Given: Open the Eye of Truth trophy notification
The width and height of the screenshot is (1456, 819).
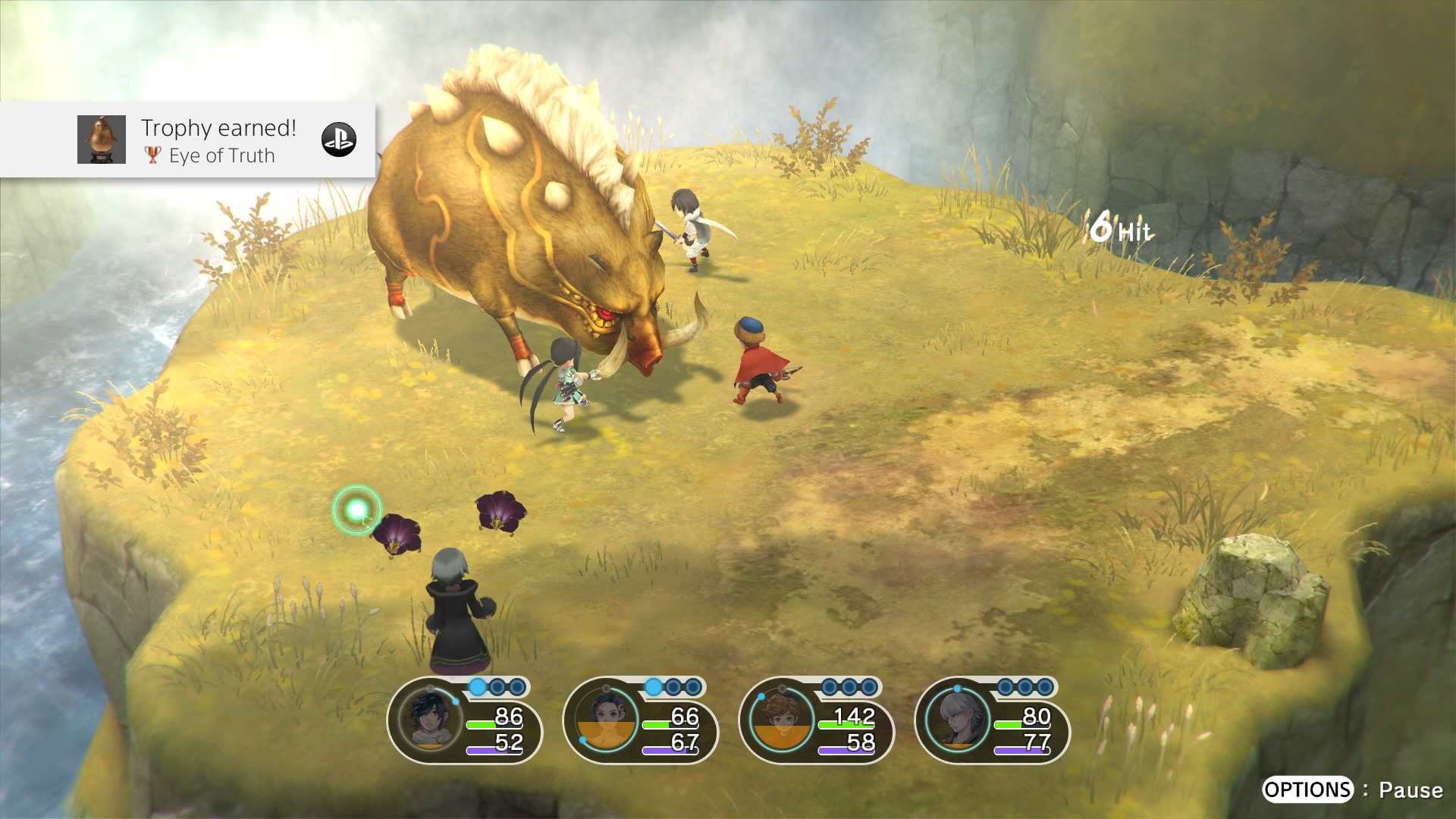Looking at the screenshot, I should [220, 140].
